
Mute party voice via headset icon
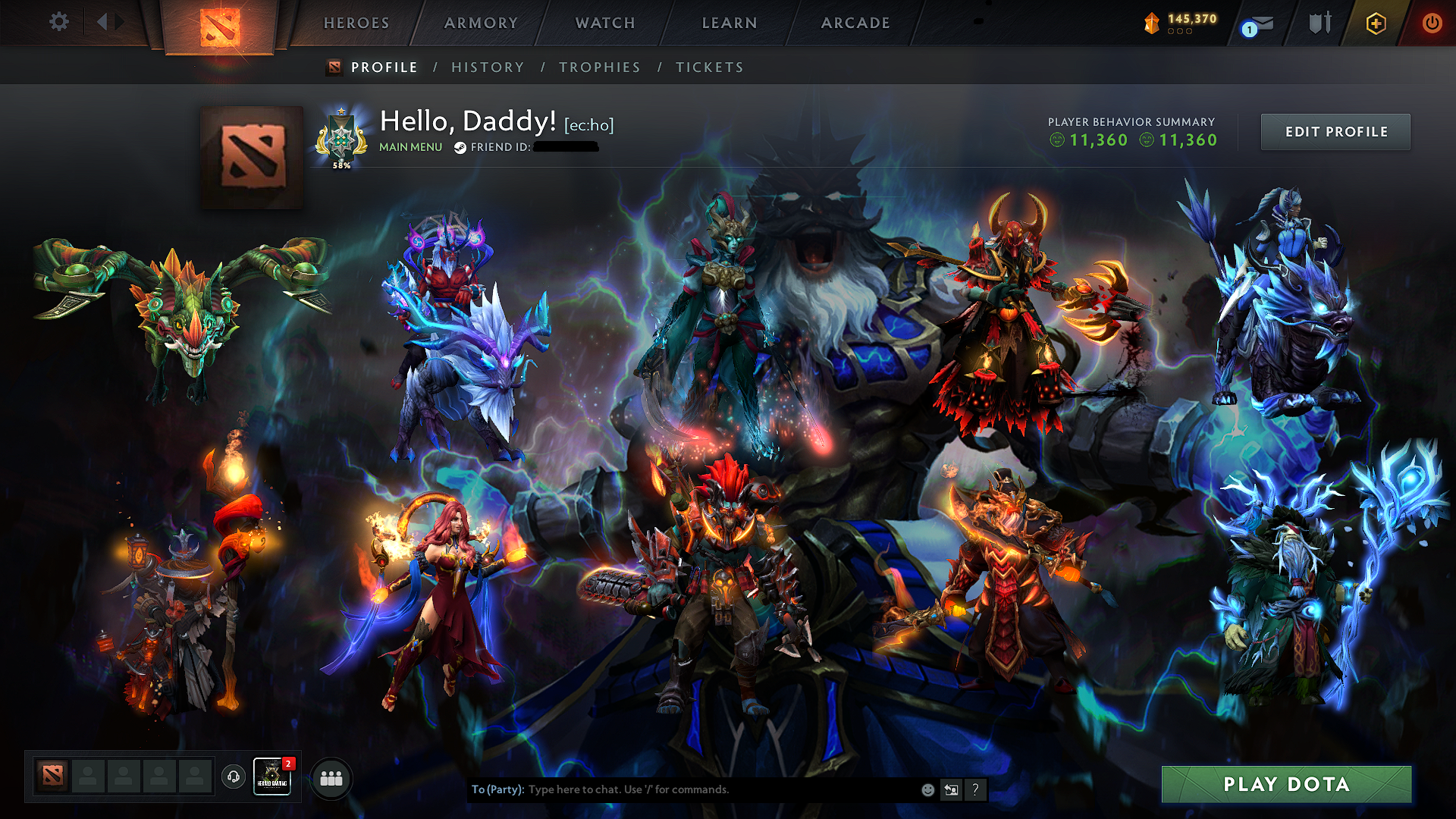coord(234,777)
